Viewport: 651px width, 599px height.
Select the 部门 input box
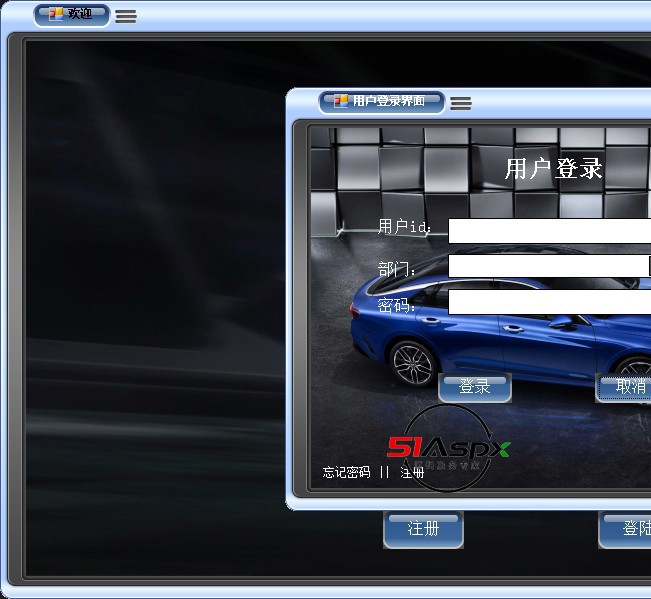pyautogui.click(x=549, y=267)
